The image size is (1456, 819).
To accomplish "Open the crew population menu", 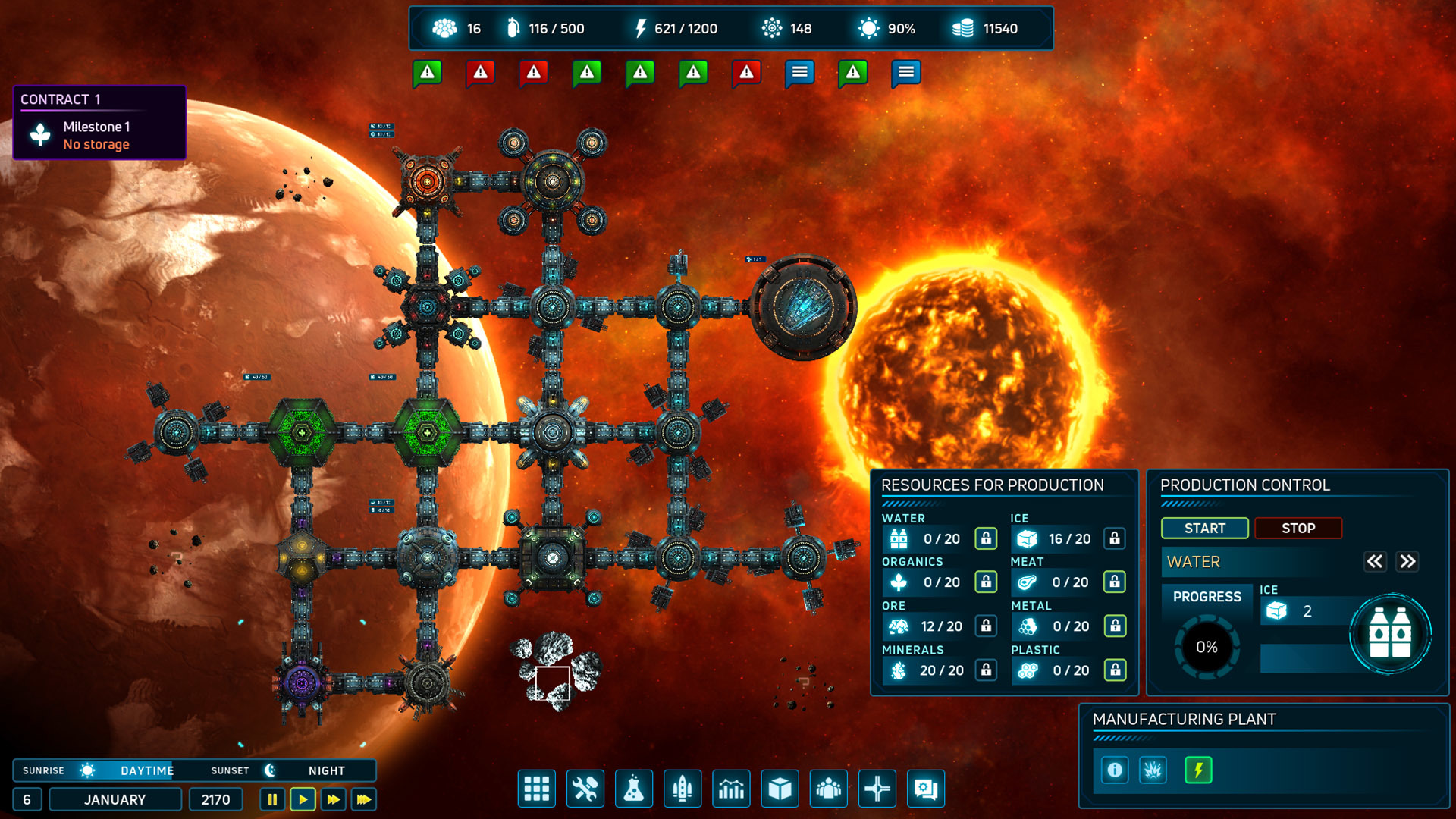I will coord(828,789).
